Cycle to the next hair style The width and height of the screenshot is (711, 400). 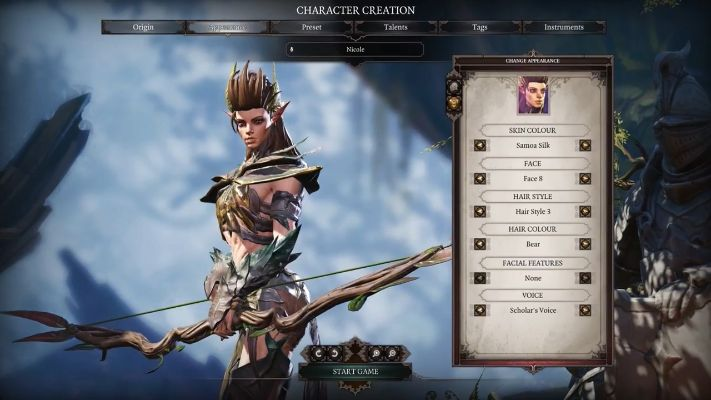[585, 211]
